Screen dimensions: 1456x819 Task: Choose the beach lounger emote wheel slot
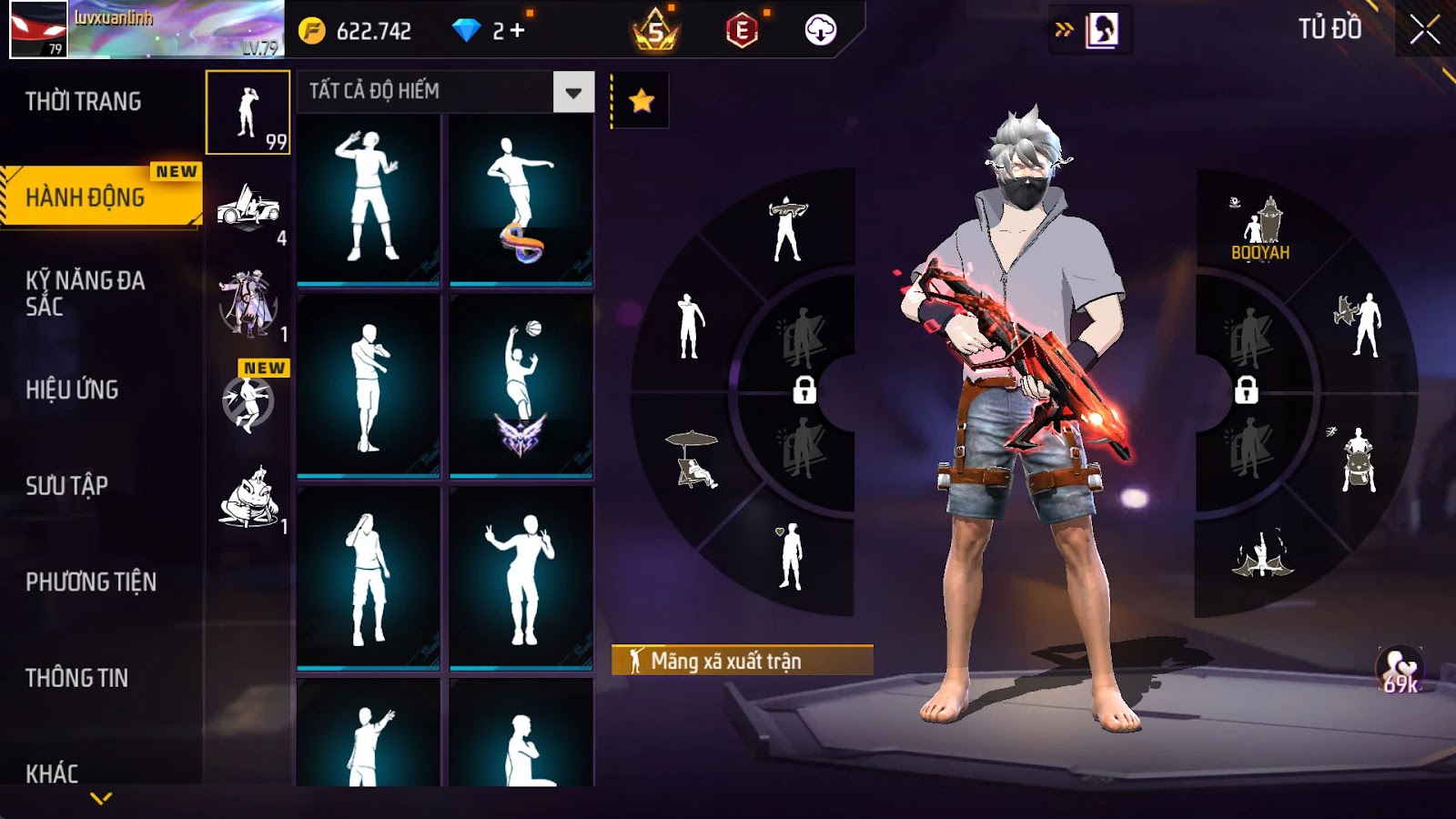[x=693, y=459]
